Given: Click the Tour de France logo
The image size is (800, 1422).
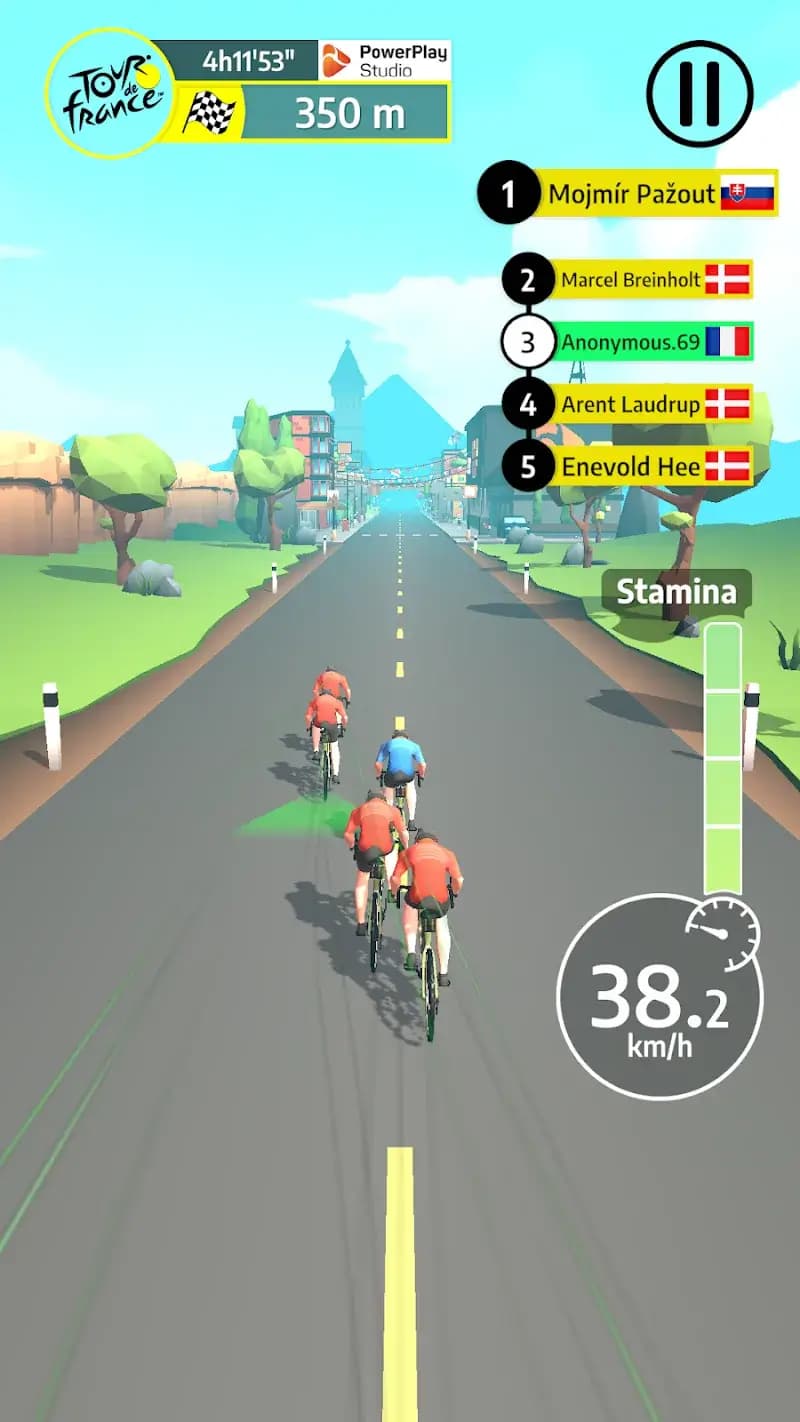Looking at the screenshot, I should 110,92.
